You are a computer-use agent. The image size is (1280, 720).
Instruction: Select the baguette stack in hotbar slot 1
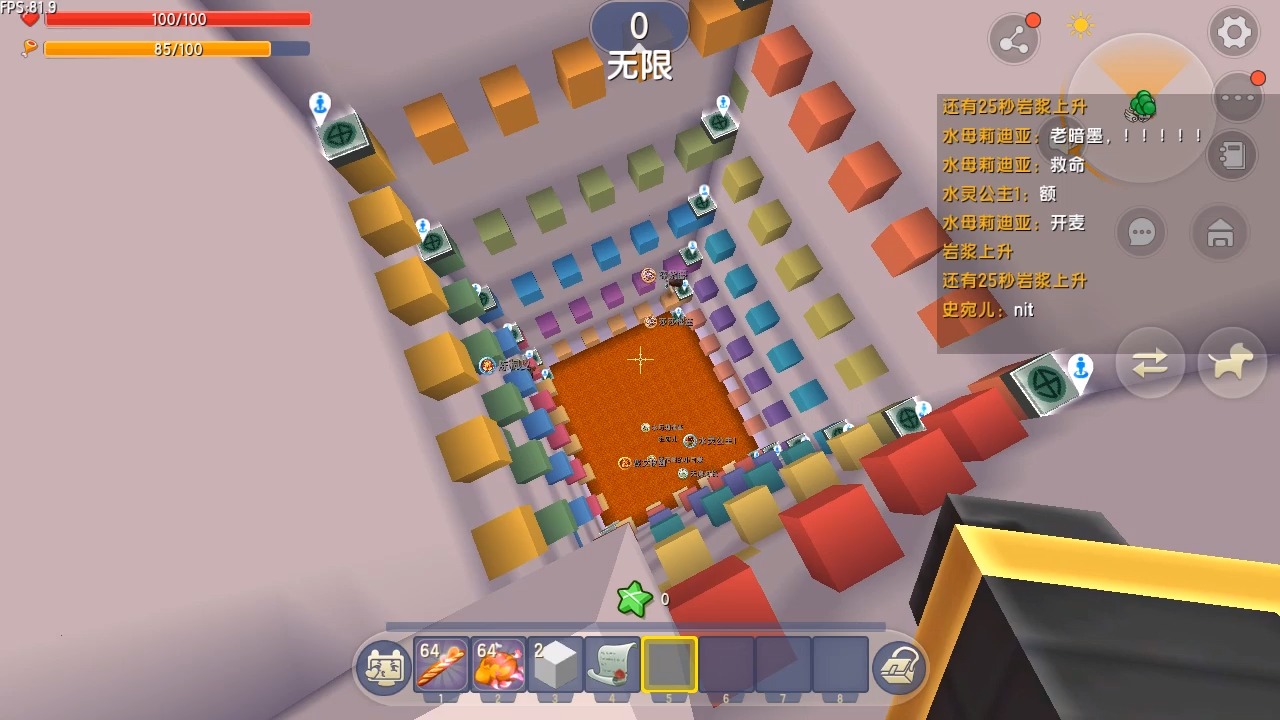tap(442, 665)
